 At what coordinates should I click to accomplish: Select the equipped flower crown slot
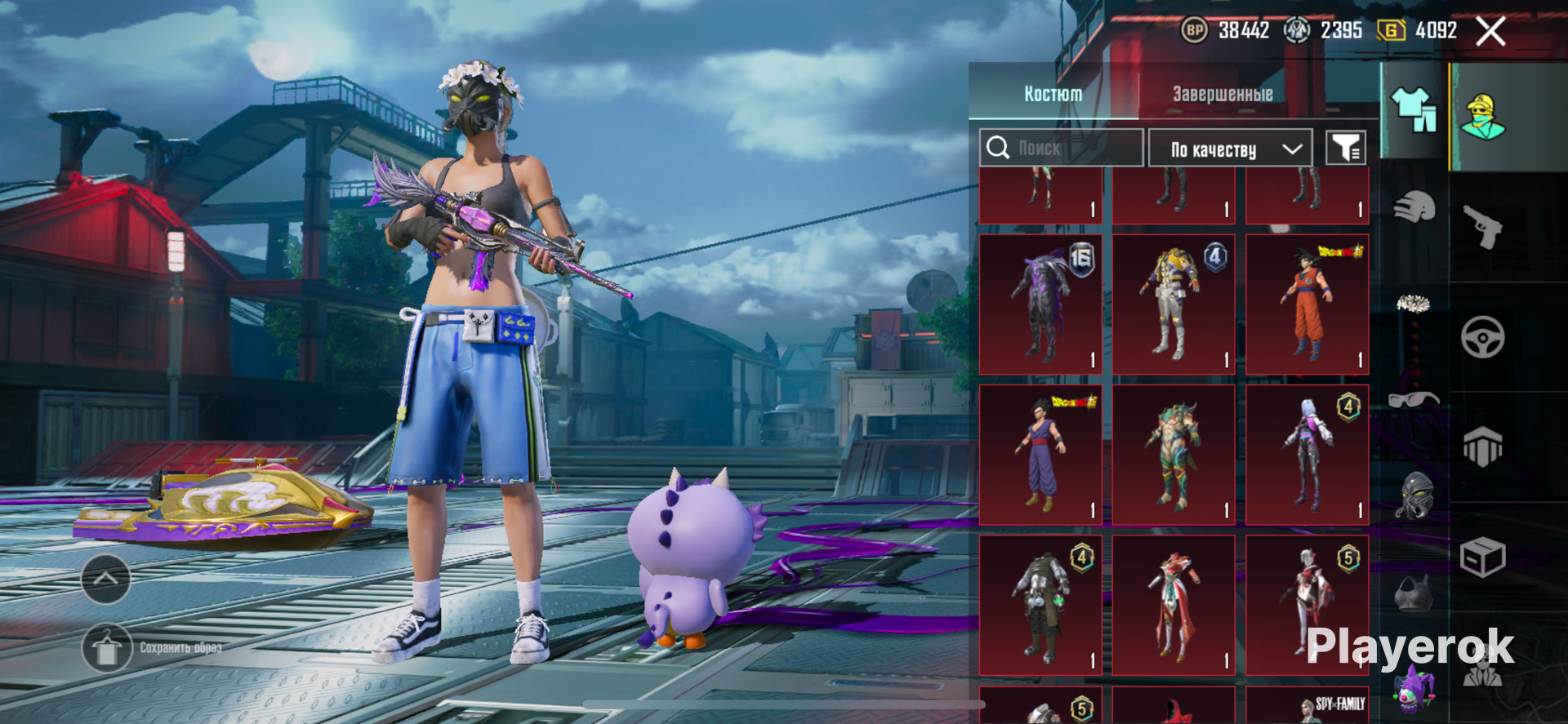(x=1414, y=304)
